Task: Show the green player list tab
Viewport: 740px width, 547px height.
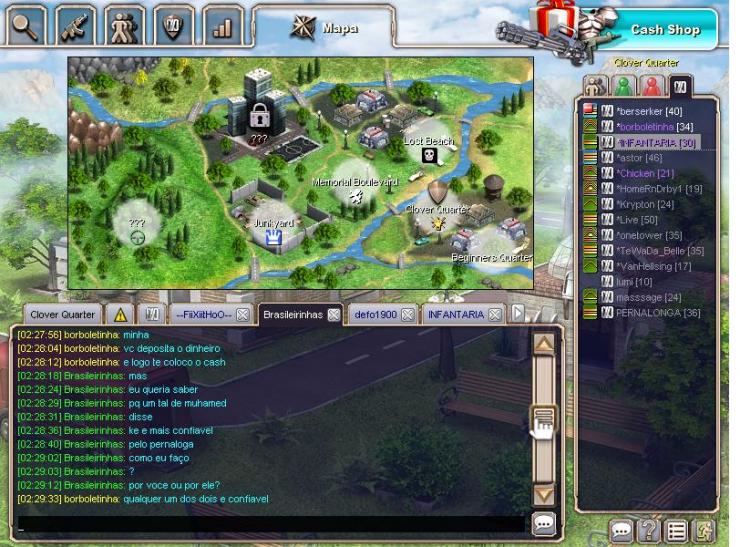Action: click(623, 86)
